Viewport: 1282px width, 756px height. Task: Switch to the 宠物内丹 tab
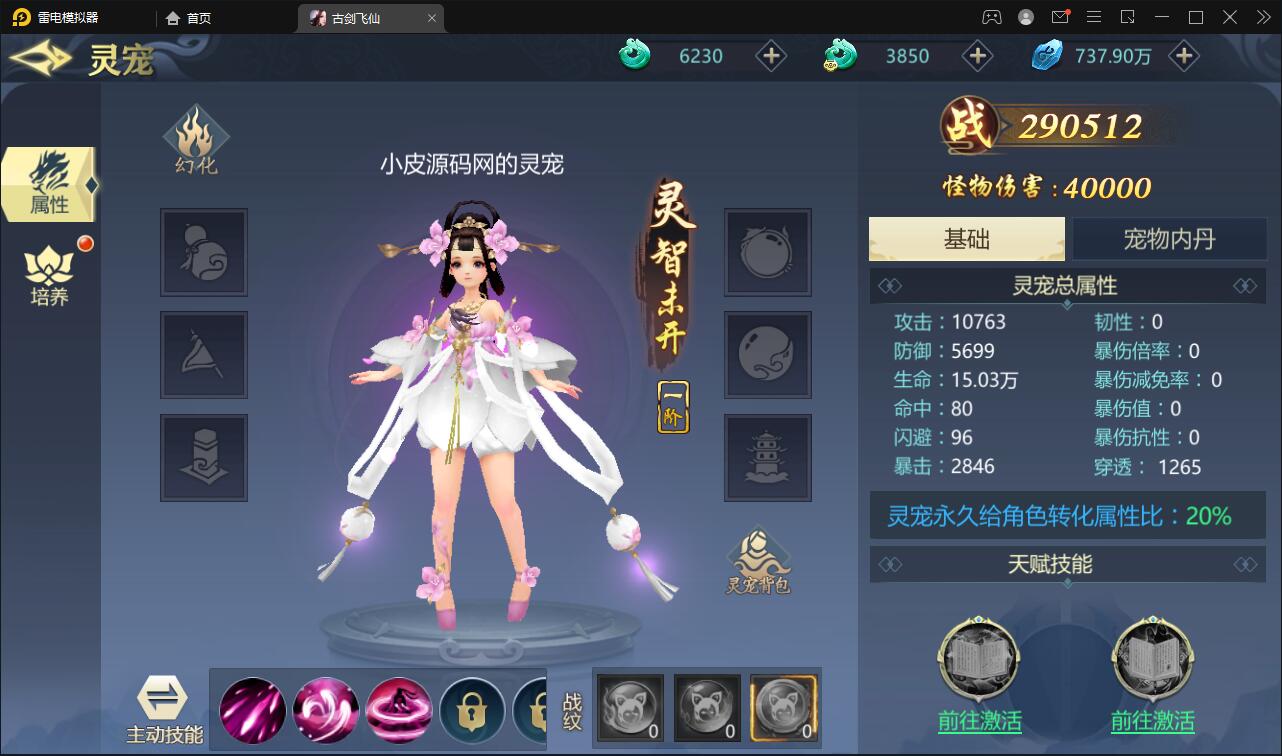[1168, 238]
